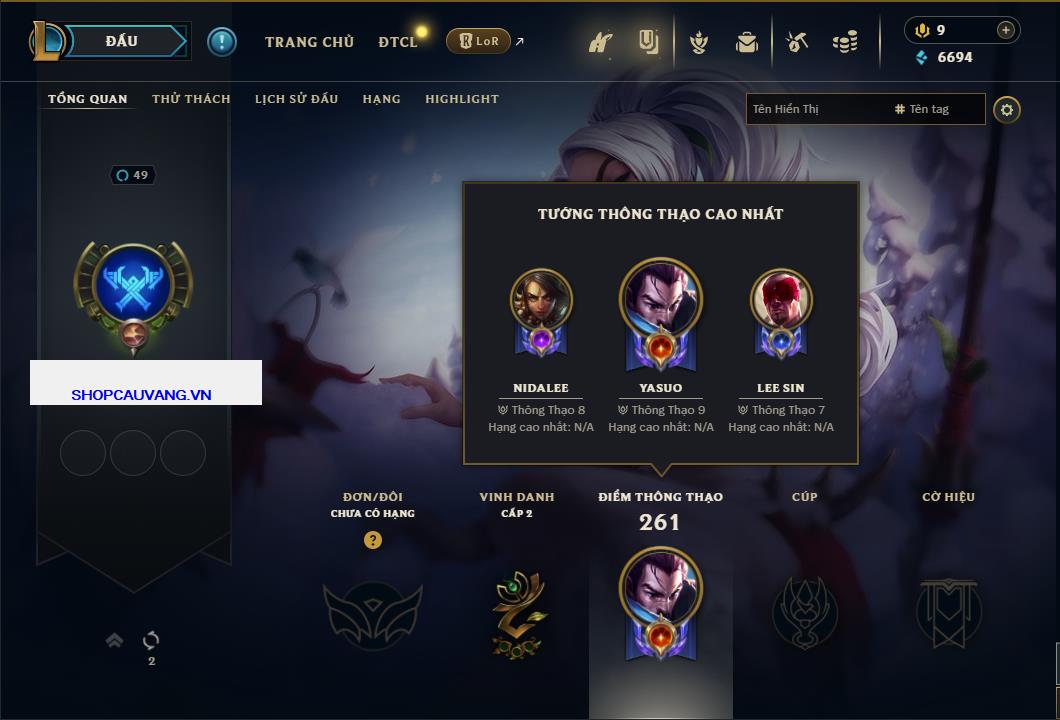Image resolution: width=1060 pixels, height=720 pixels.
Task: Open the profile settings gear
Action: click(1007, 109)
